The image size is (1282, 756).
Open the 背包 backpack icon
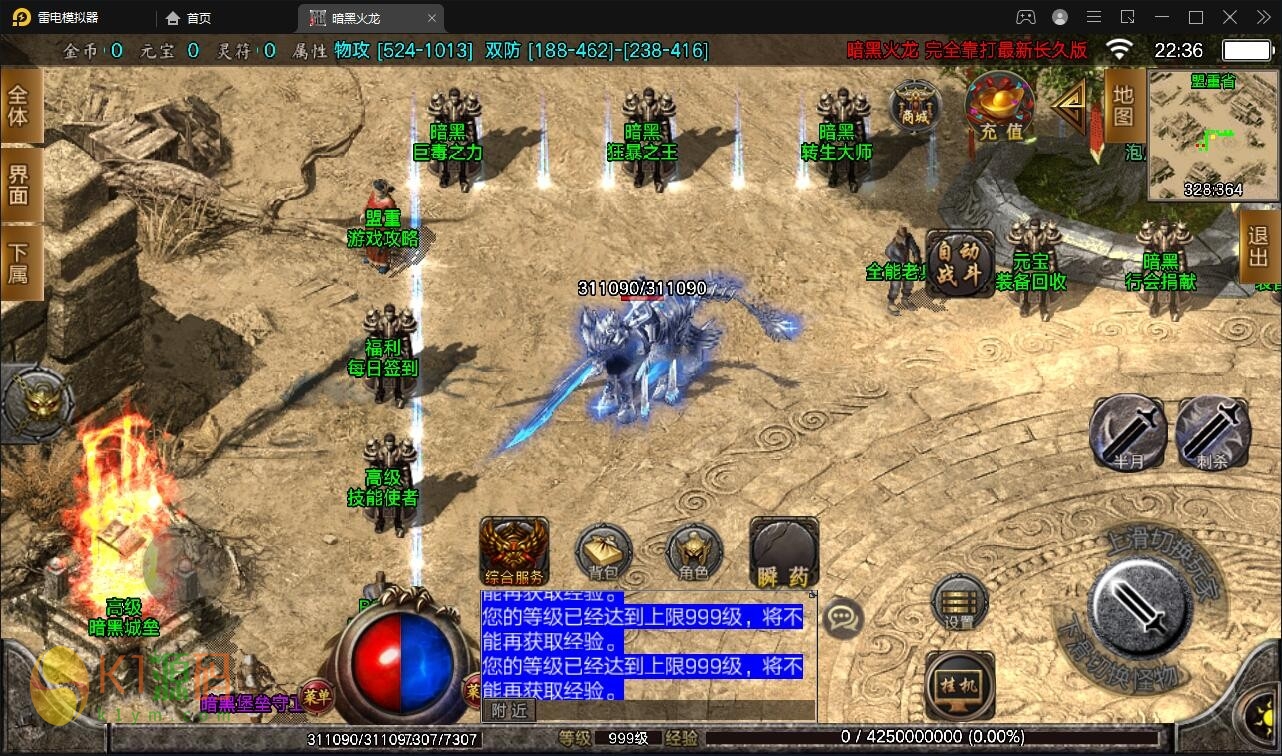(602, 551)
